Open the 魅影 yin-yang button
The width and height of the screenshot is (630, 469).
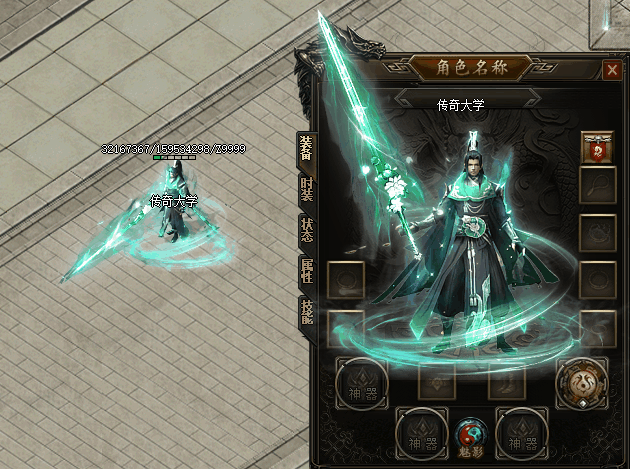[470, 433]
